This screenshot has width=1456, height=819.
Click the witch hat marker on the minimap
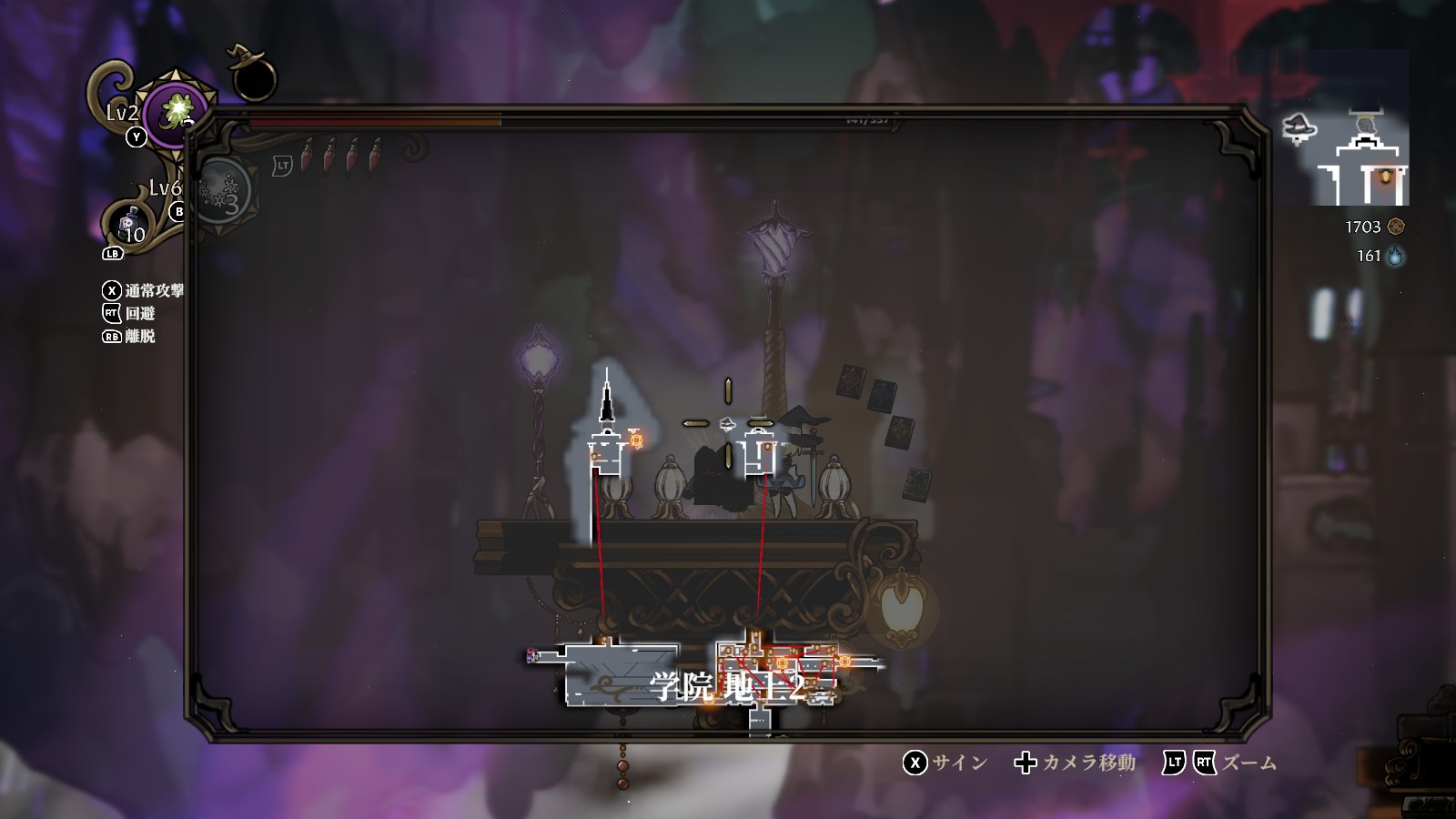pyautogui.click(x=1299, y=128)
